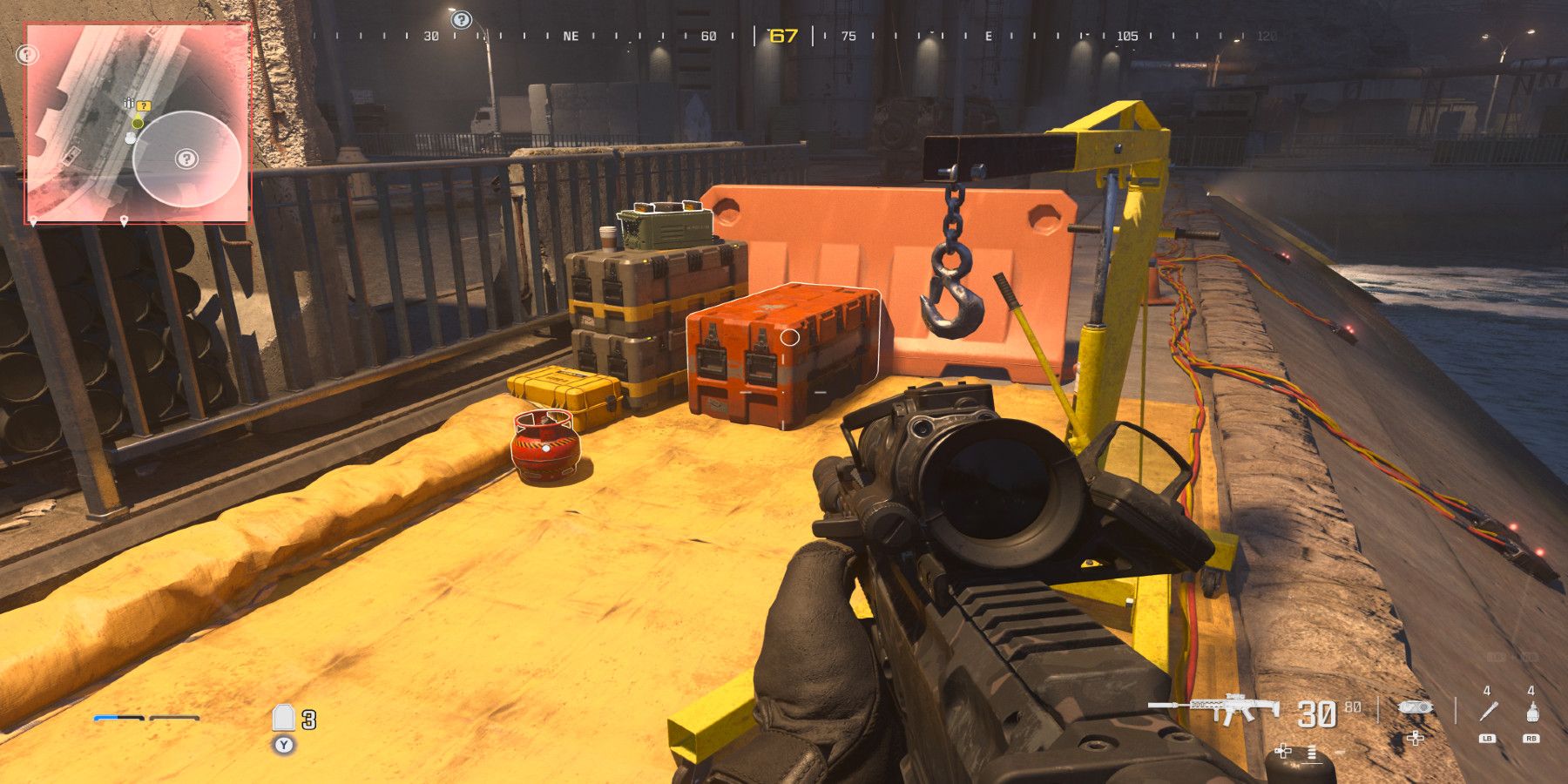Click the D-pad icon left of the stim meter
This screenshot has width=1568, height=784.
(x=1283, y=751)
